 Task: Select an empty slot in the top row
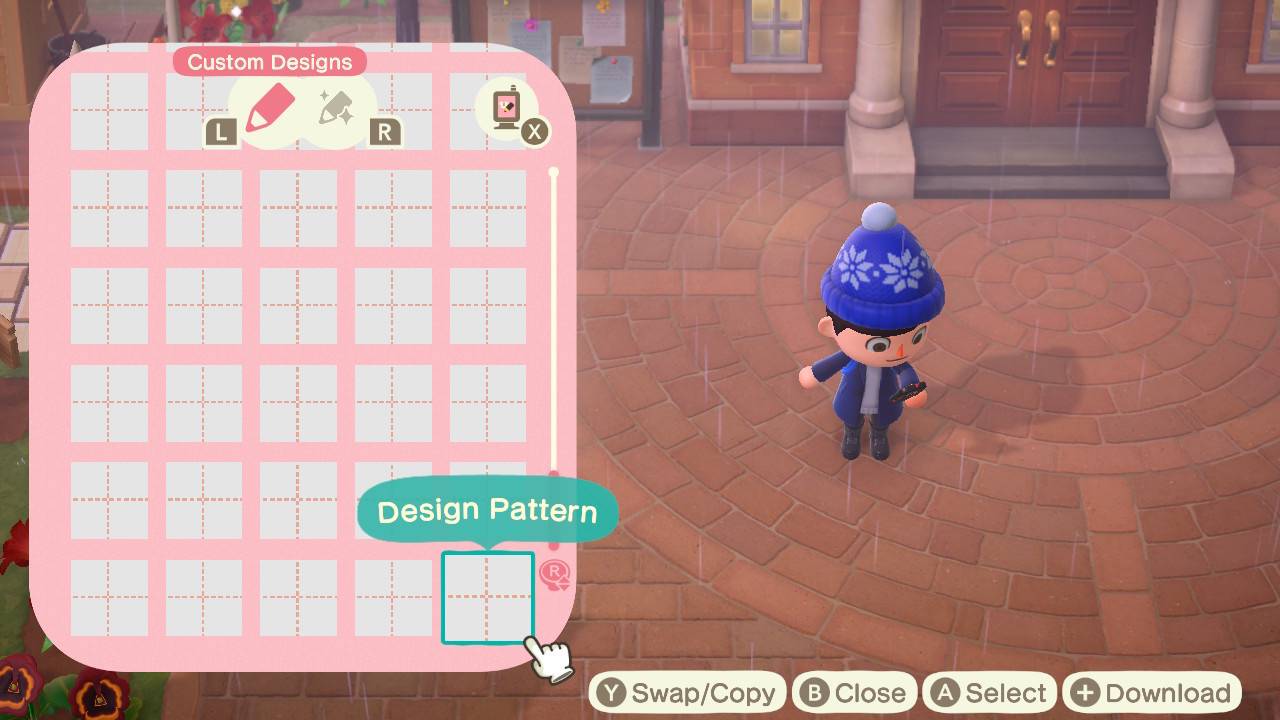pos(110,112)
